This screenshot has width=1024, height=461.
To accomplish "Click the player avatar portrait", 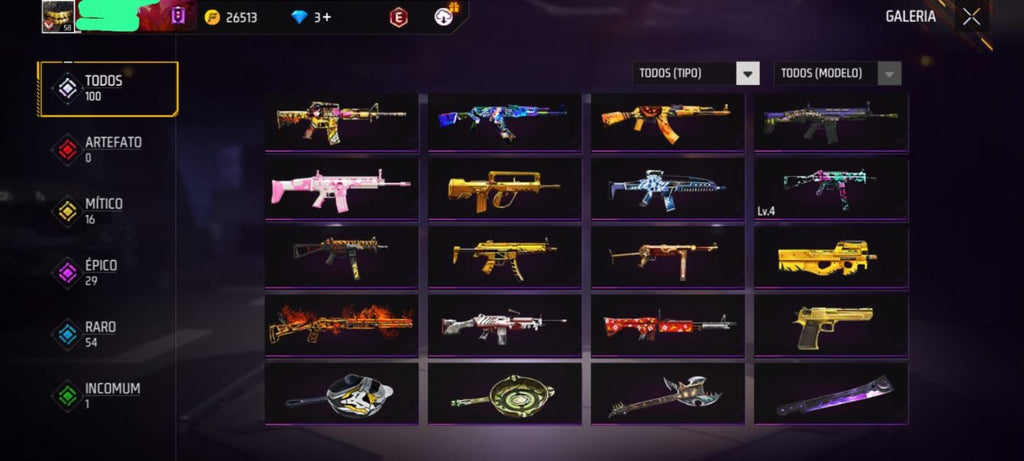I will (56, 16).
